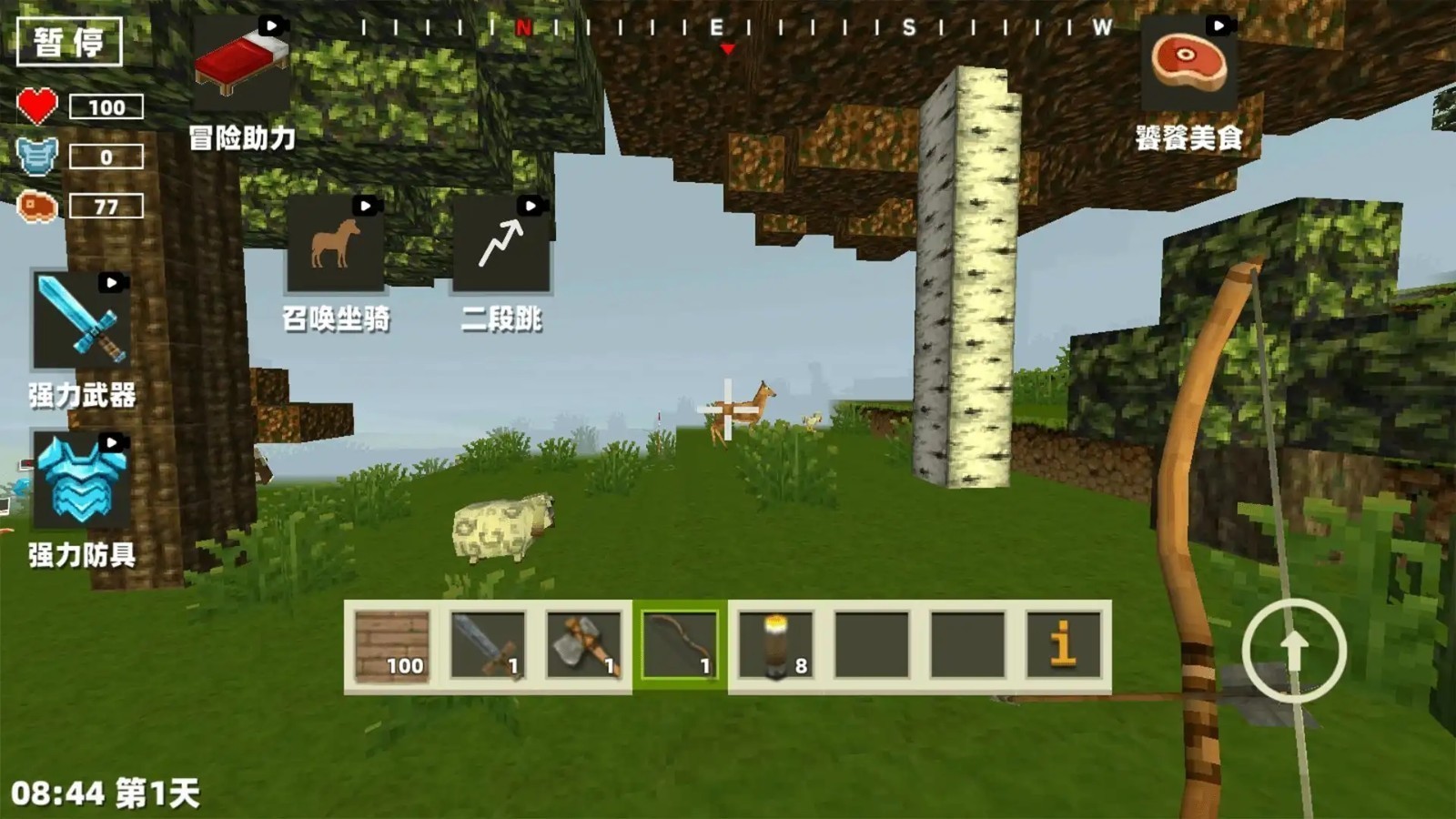Click the blue armor stat icon
The height and width of the screenshot is (819, 1456).
pyautogui.click(x=36, y=156)
